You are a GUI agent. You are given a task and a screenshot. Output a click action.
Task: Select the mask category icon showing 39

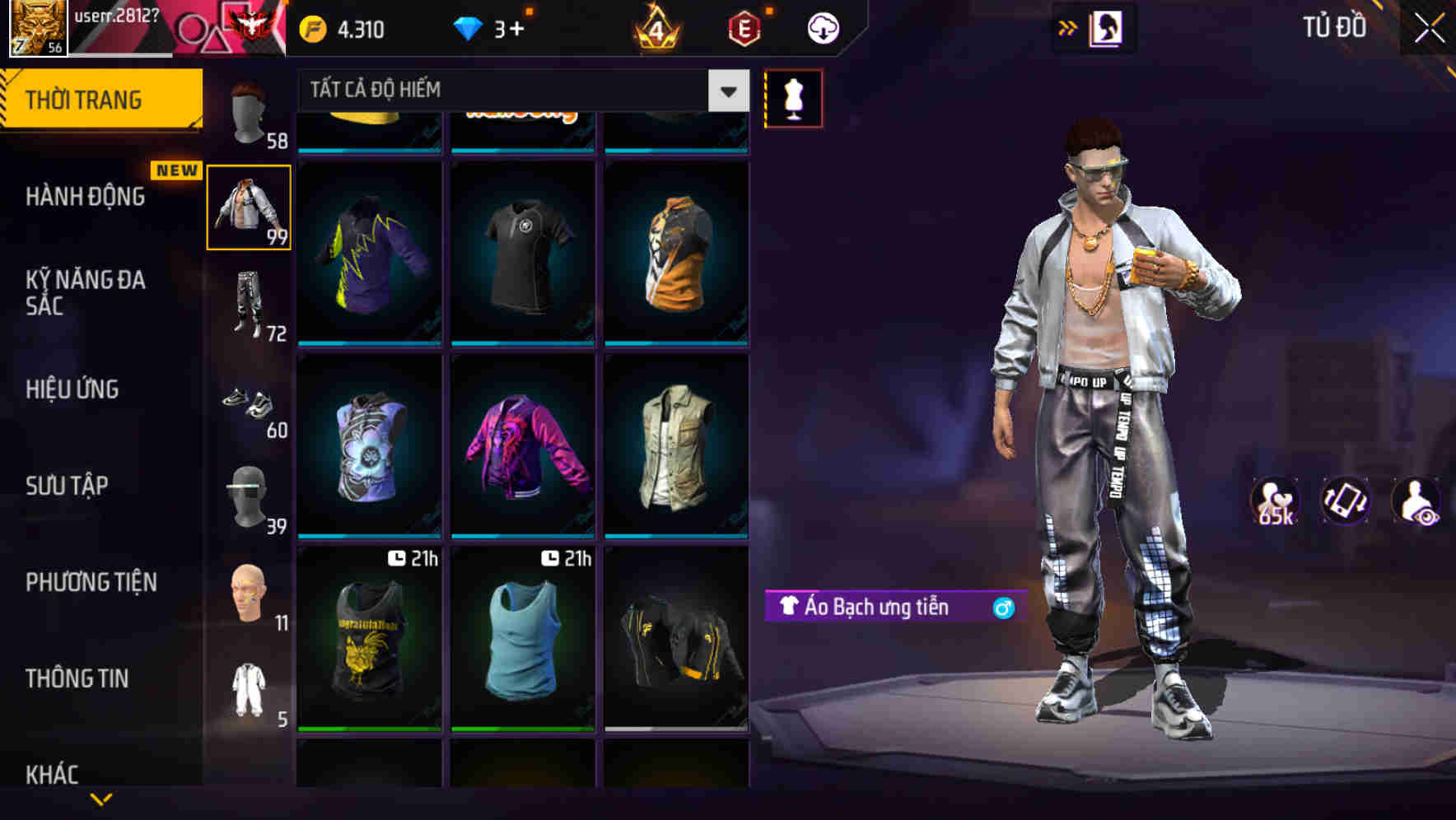[x=250, y=496]
